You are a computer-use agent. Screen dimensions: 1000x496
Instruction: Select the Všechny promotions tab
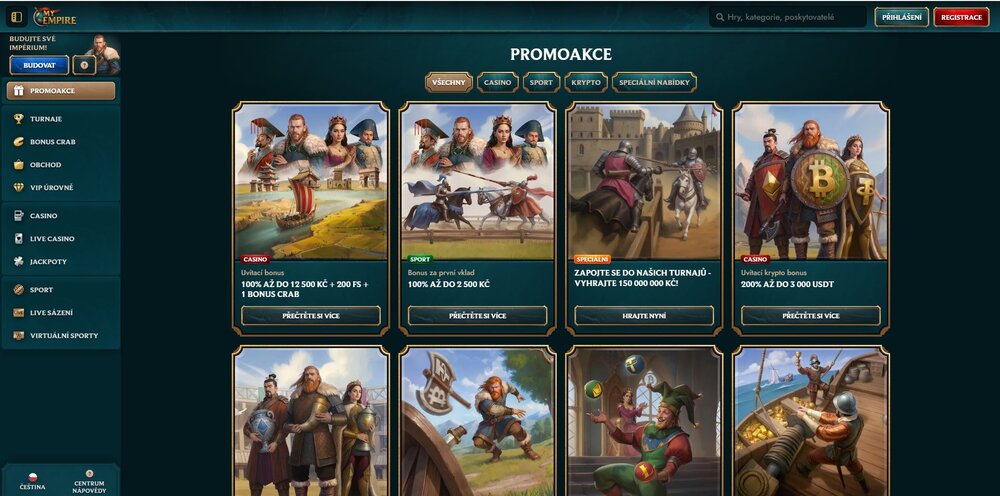tap(448, 82)
